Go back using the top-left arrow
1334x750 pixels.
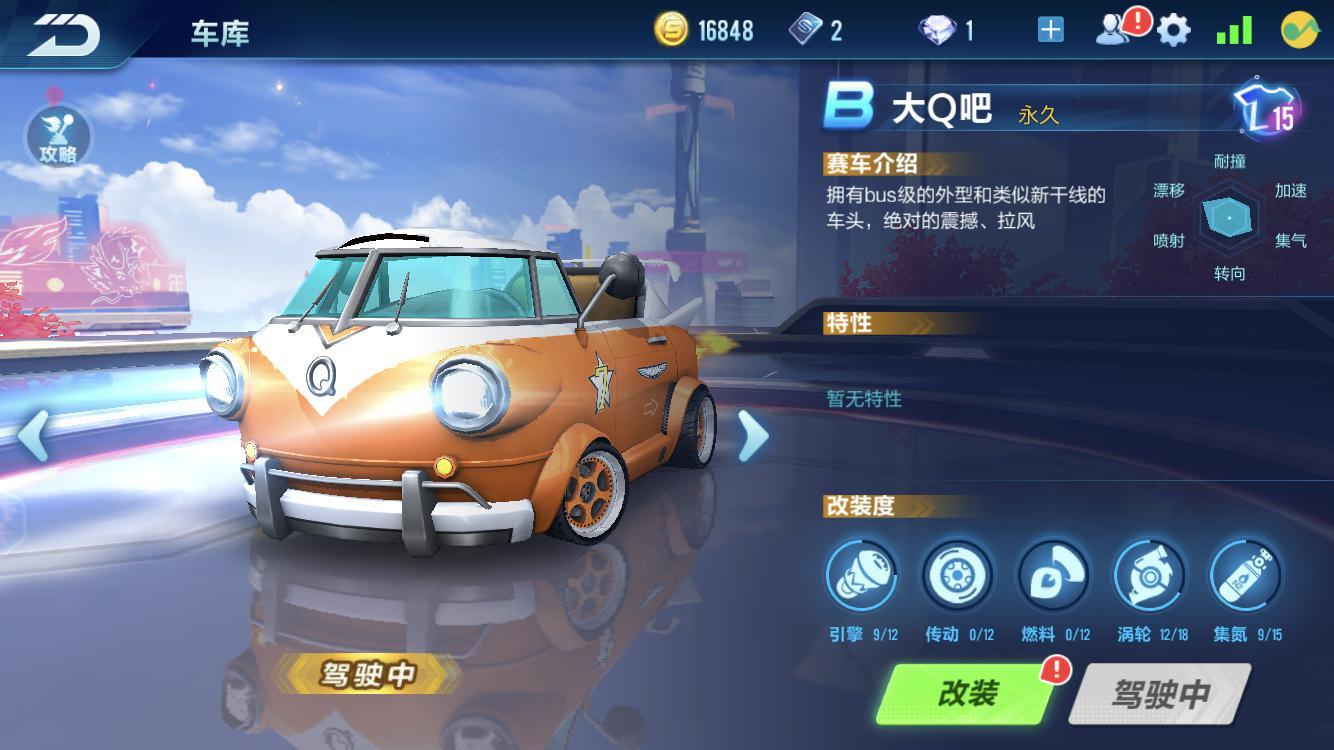pyautogui.click(x=62, y=32)
